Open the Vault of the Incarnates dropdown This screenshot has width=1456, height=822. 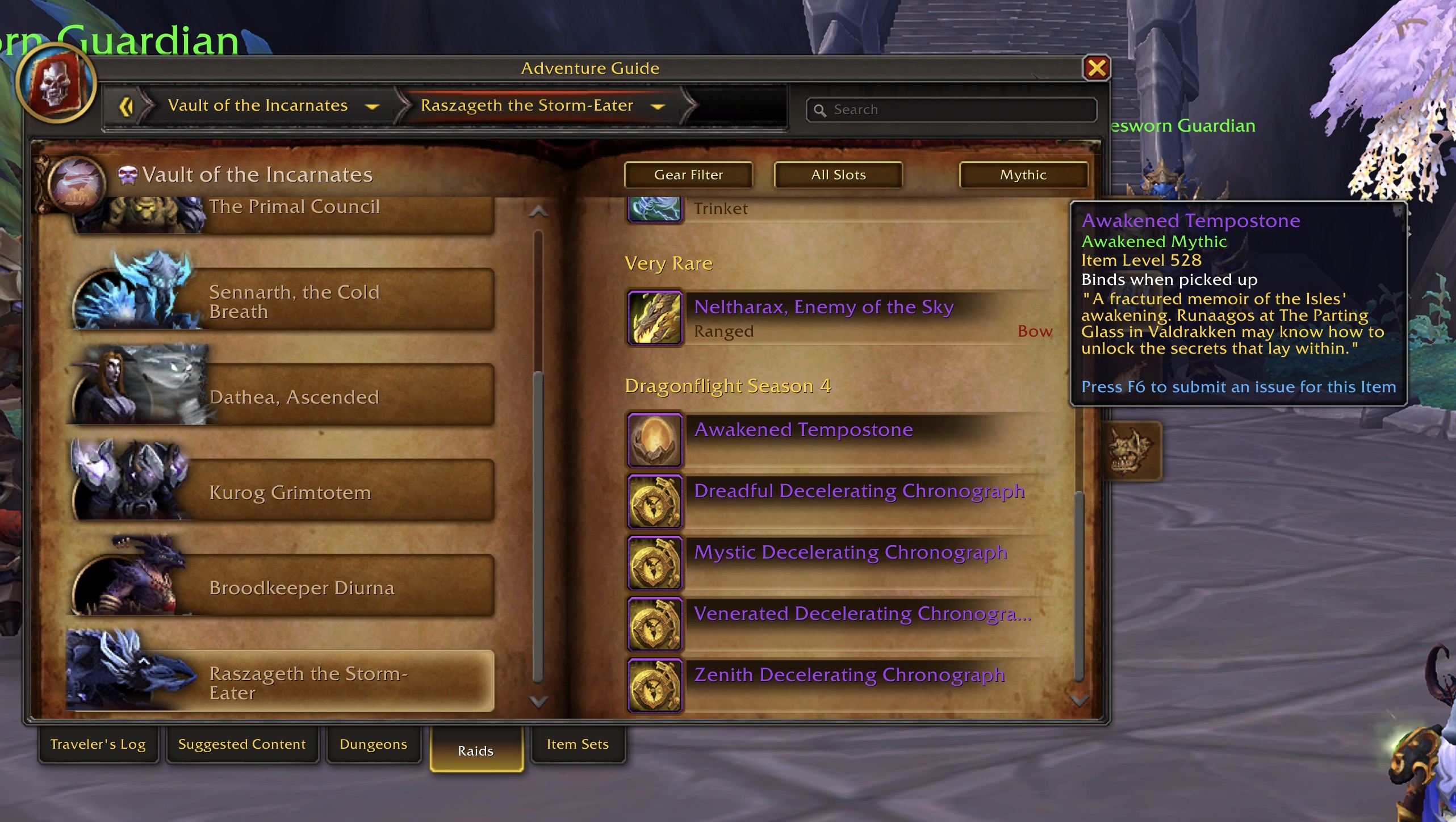[372, 106]
